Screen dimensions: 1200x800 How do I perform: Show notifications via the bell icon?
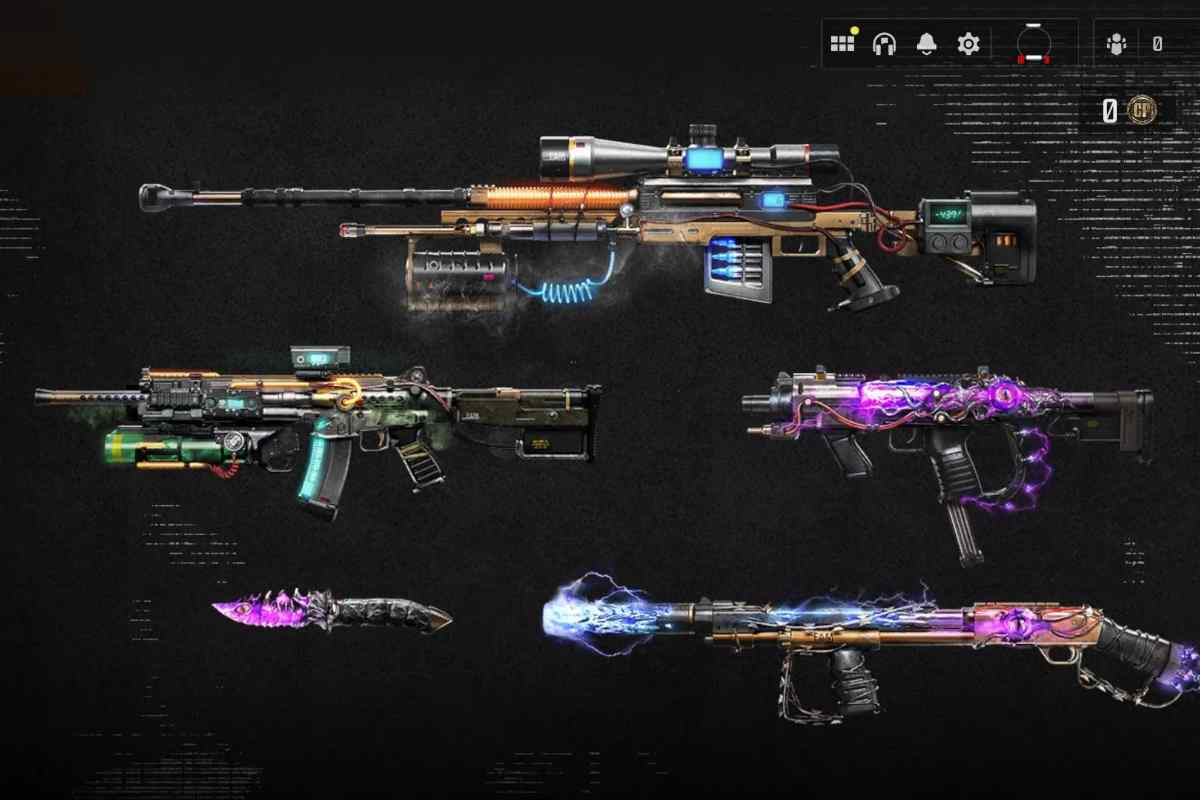926,44
